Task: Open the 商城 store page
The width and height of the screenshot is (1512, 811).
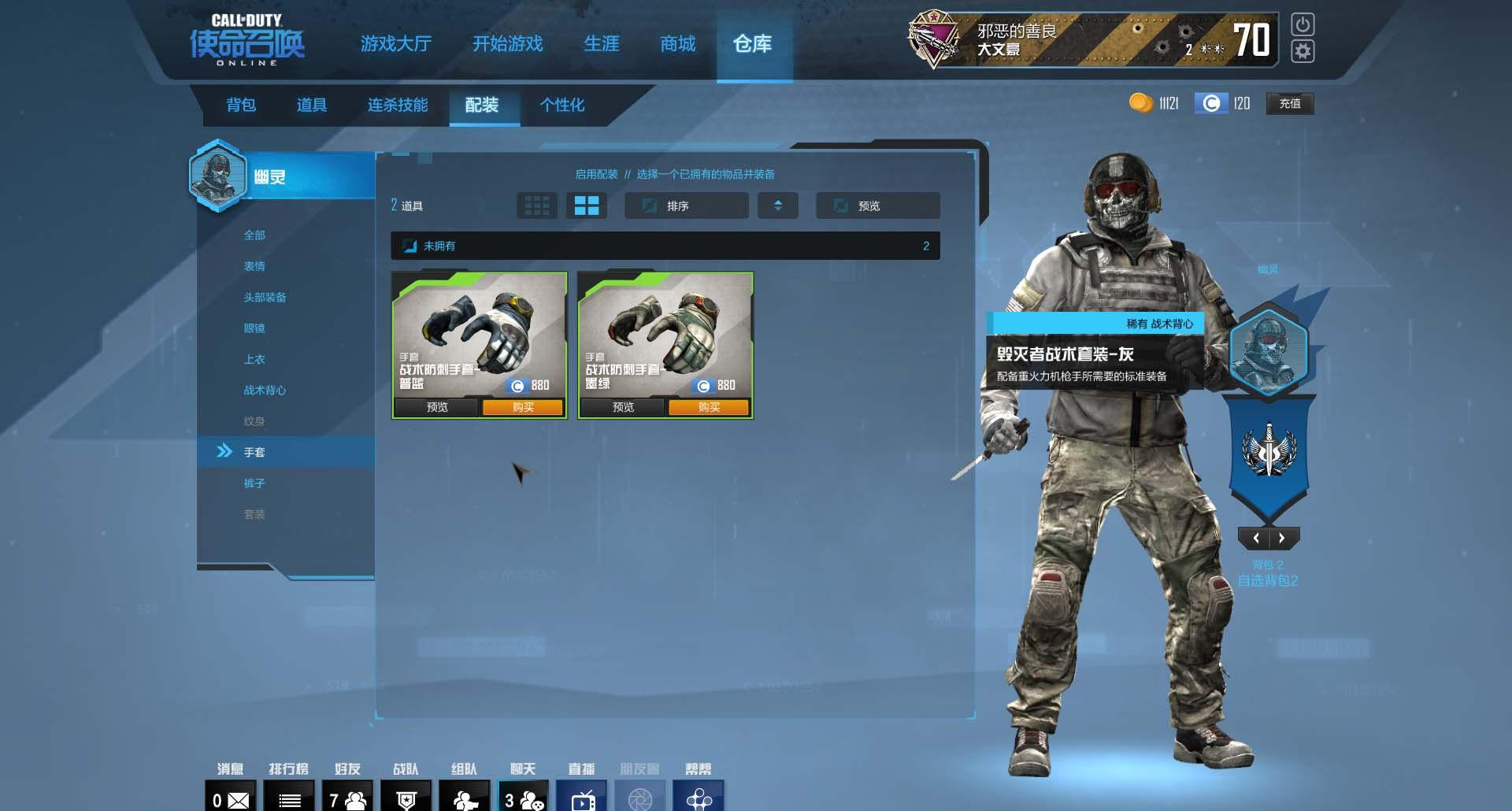Action: (677, 44)
